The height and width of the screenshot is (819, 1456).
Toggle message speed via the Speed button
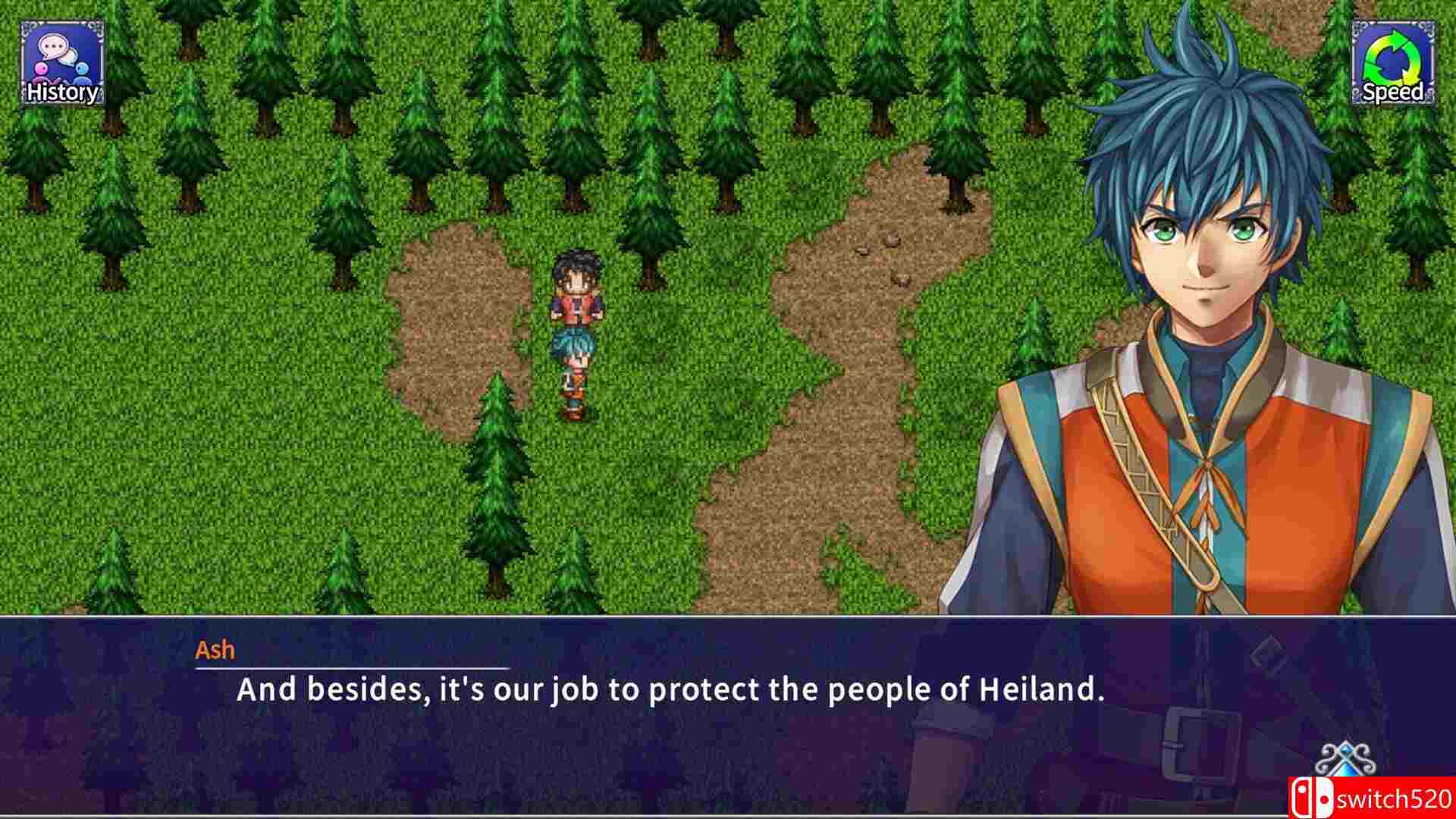click(1394, 61)
